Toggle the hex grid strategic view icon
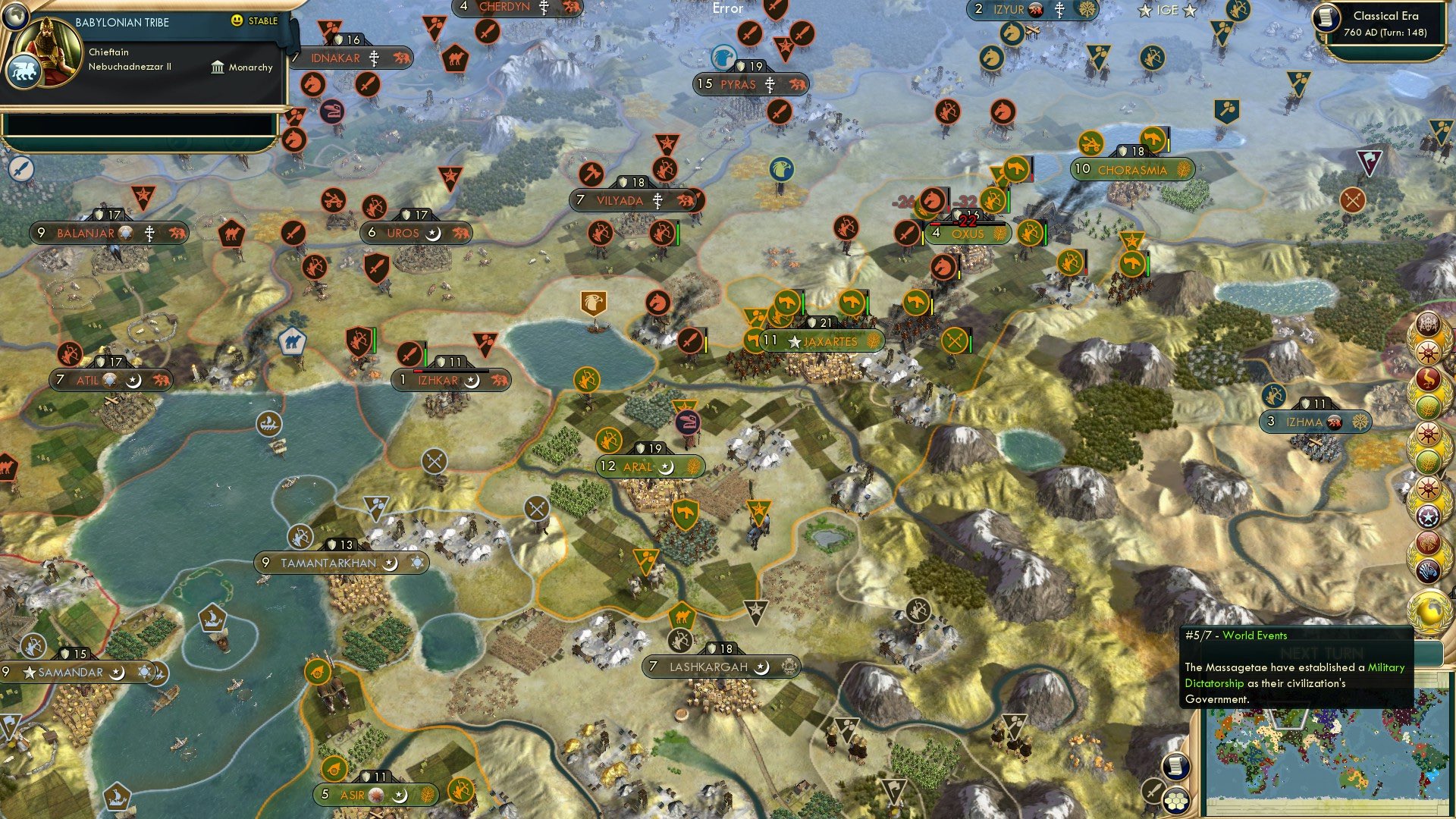 (1176, 801)
